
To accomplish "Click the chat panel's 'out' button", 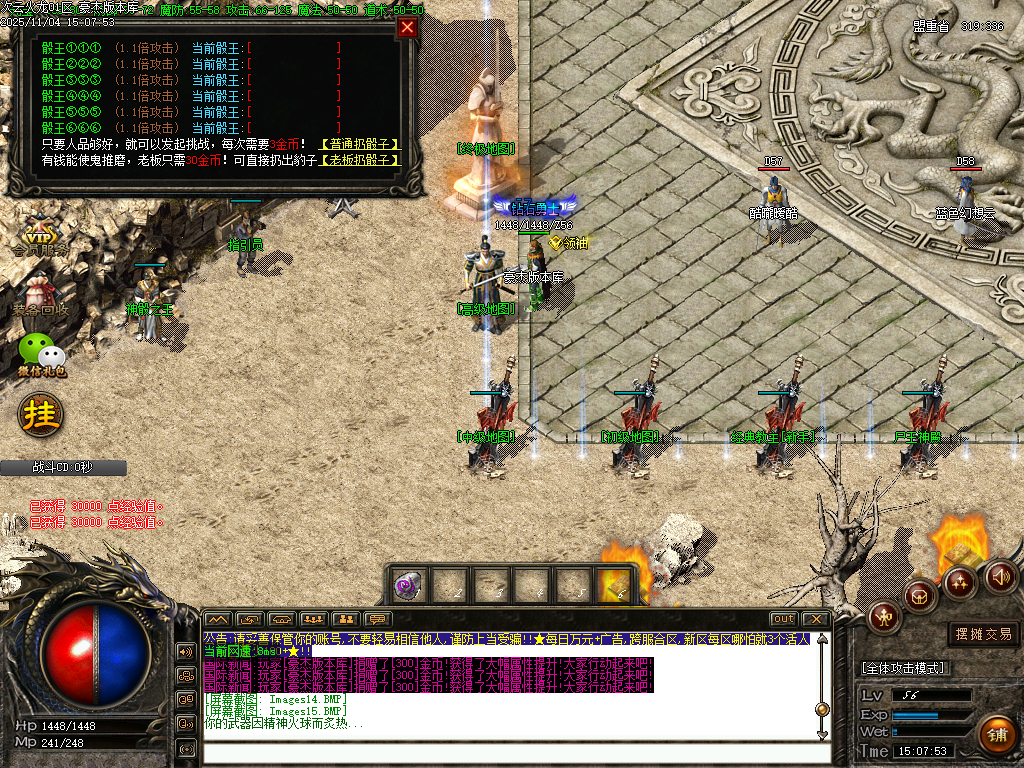I will [784, 619].
